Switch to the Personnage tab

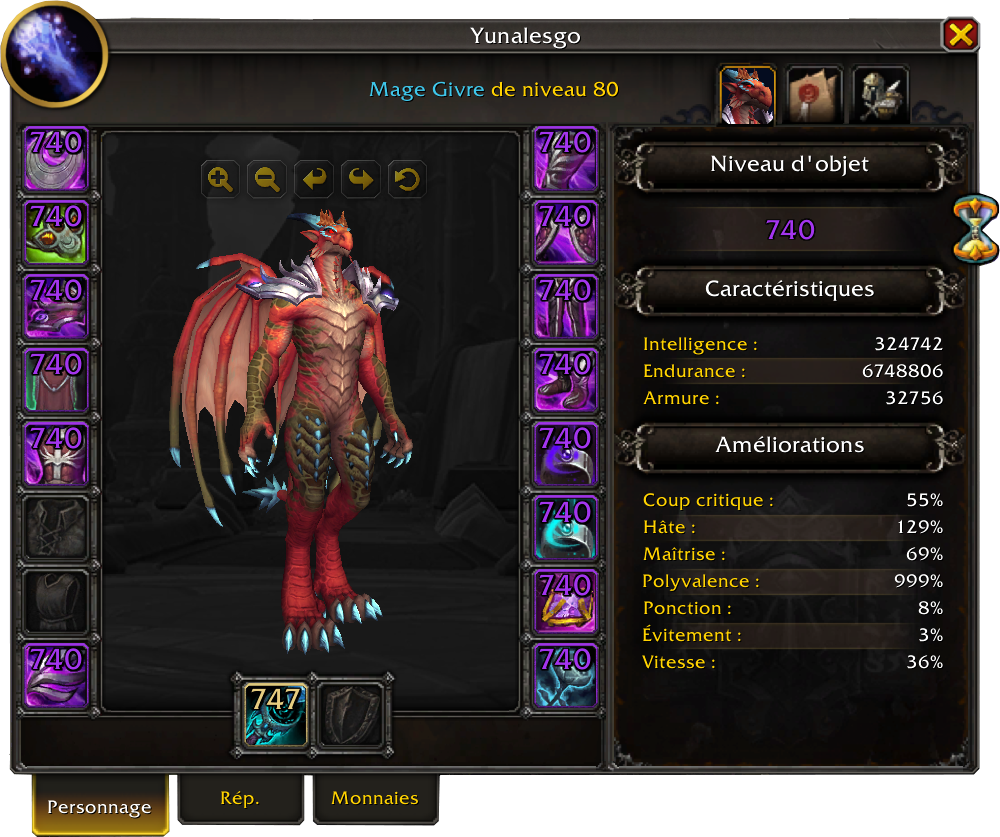(x=99, y=806)
